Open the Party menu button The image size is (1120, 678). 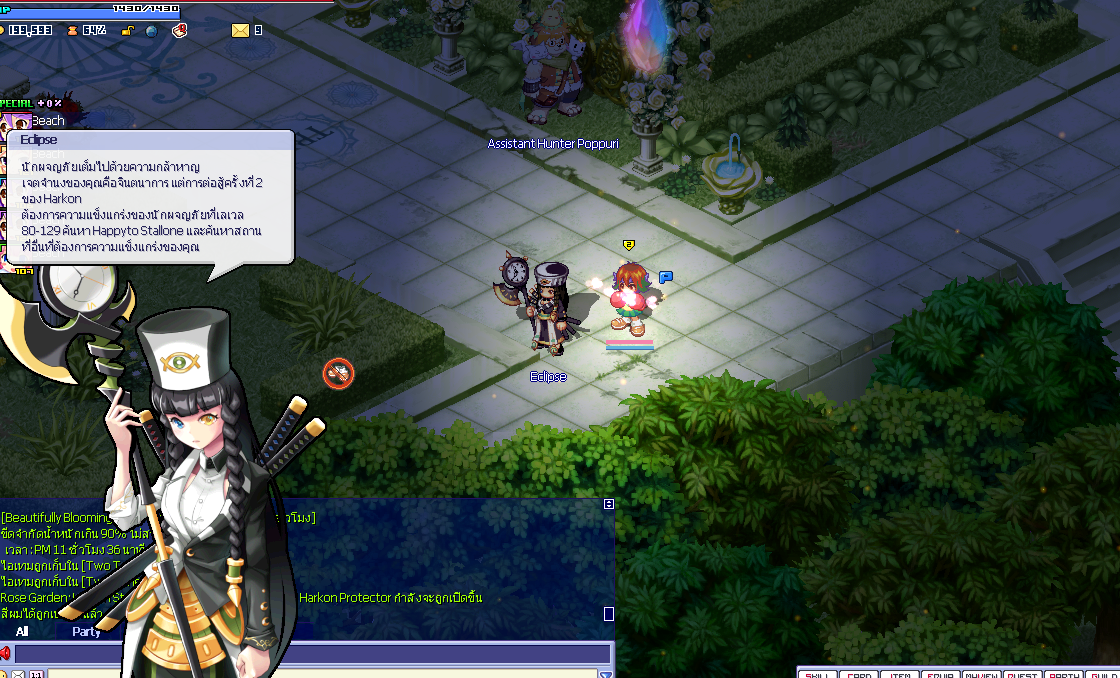click(x=1064, y=673)
